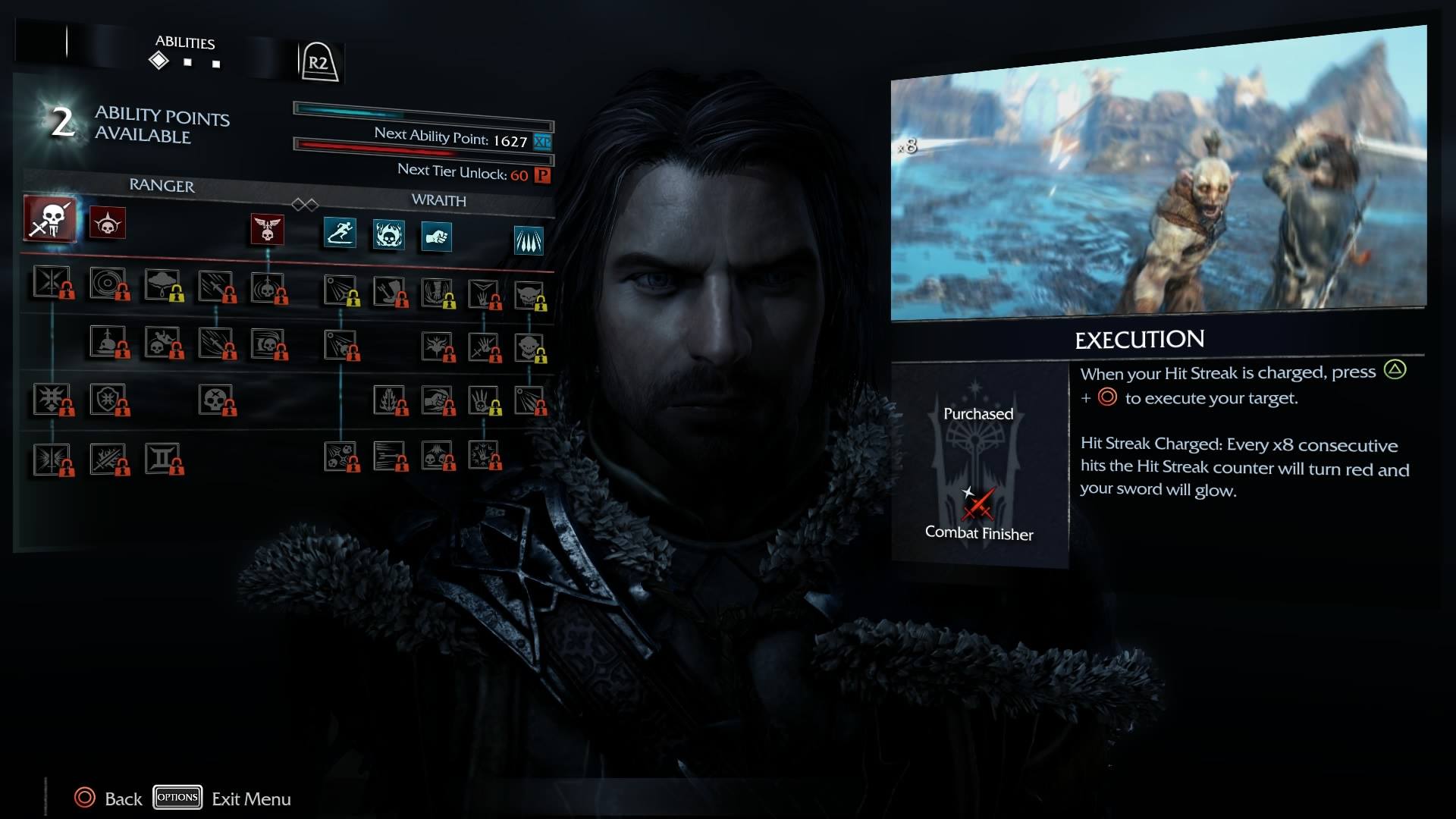Pick the running figure Wraith ability
Screen dimensions: 1456x819
tap(340, 232)
